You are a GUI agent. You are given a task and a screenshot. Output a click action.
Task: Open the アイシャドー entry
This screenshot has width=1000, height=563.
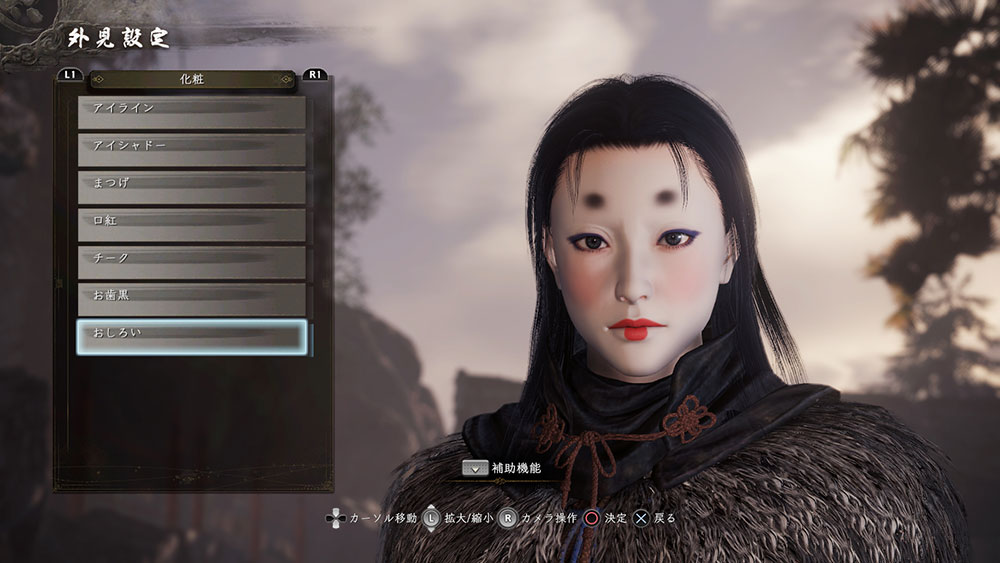click(191, 149)
